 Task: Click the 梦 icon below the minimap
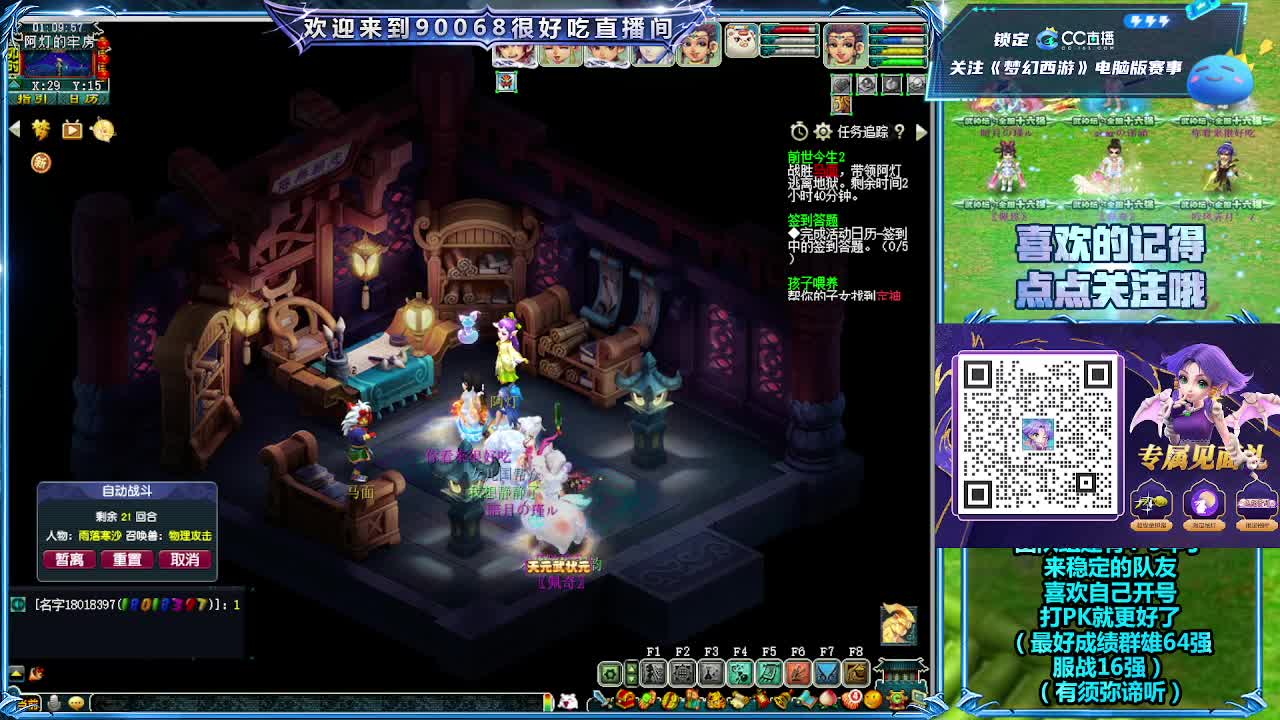point(41,130)
